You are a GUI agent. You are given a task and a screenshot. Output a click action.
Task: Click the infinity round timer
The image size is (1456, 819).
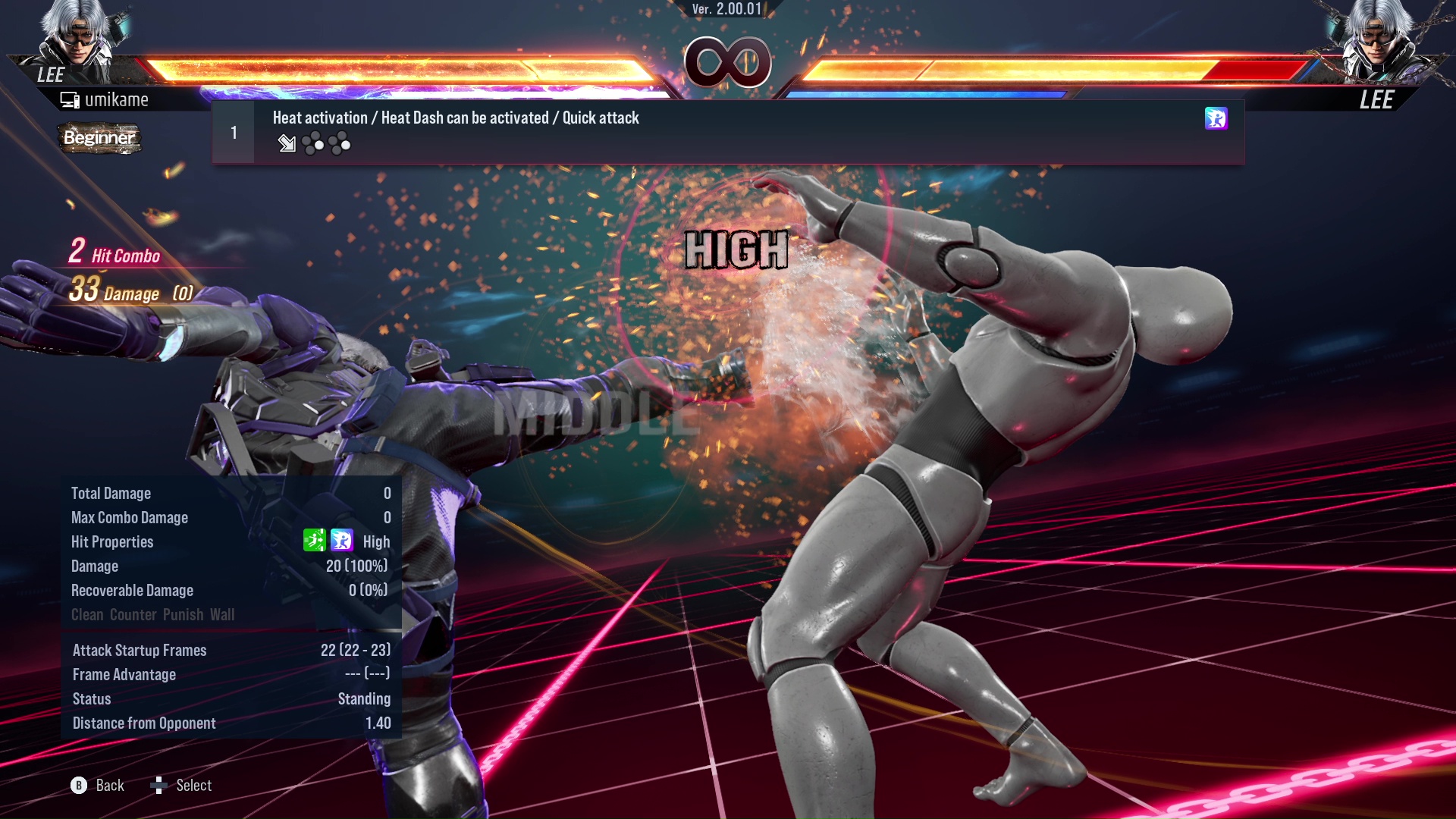tap(728, 62)
